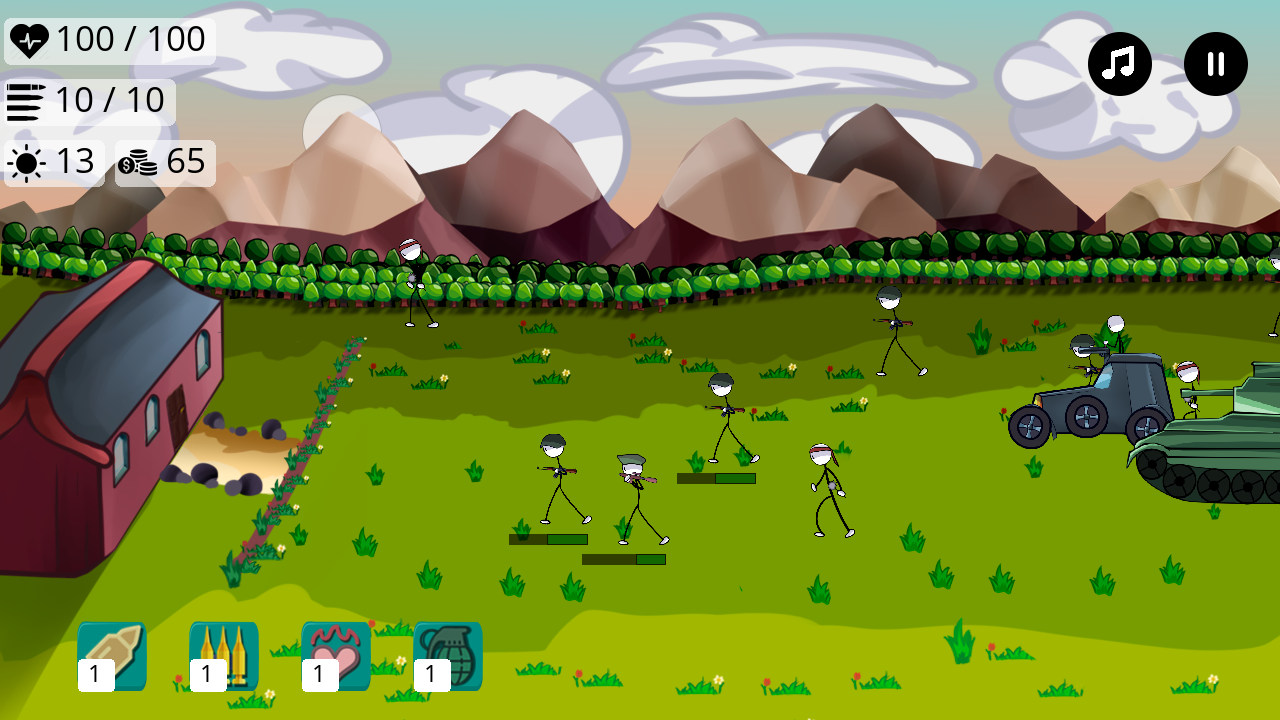Click the 65 coin count label

[x=185, y=163]
